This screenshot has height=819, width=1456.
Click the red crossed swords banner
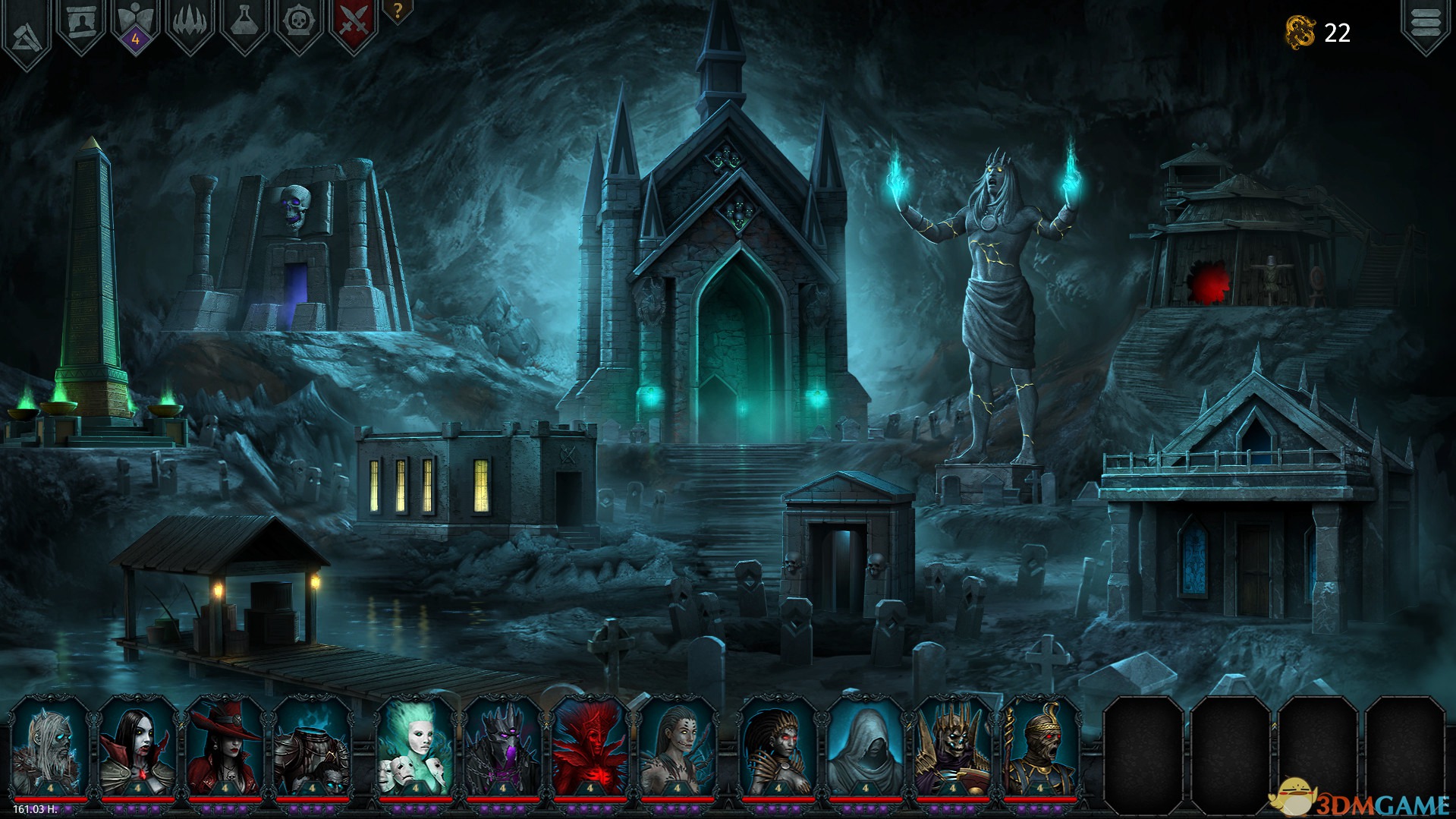353,24
